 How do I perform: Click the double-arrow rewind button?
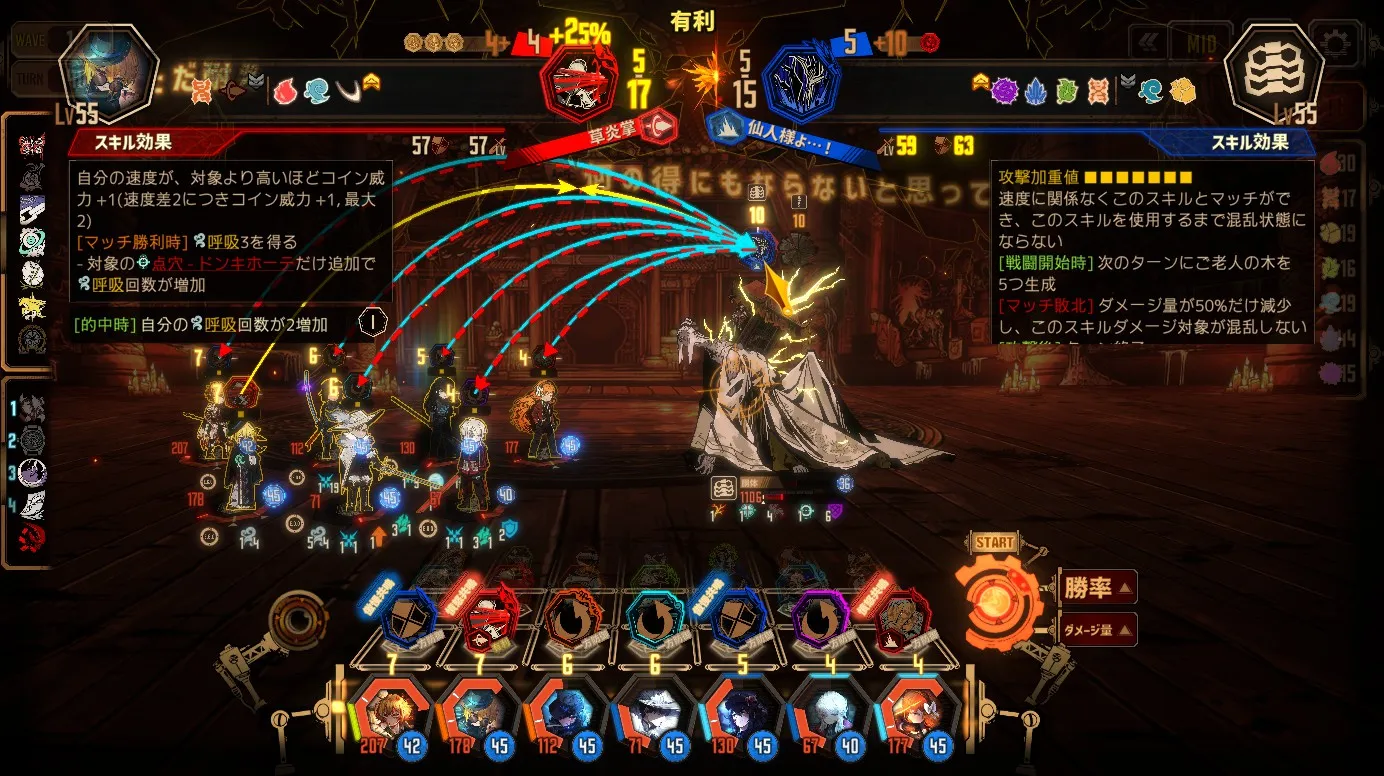pos(1149,44)
